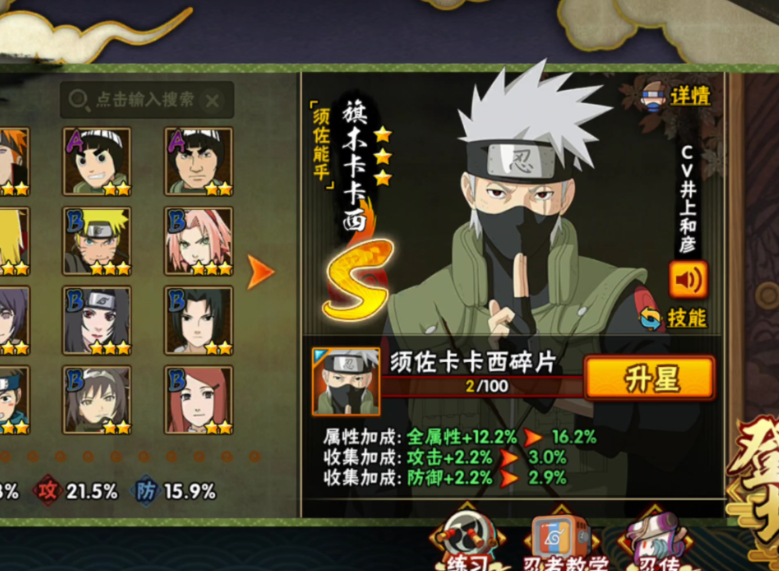Pick the brown-haired B-rank ninja with headband
The height and width of the screenshot is (571, 779).
coord(97,399)
